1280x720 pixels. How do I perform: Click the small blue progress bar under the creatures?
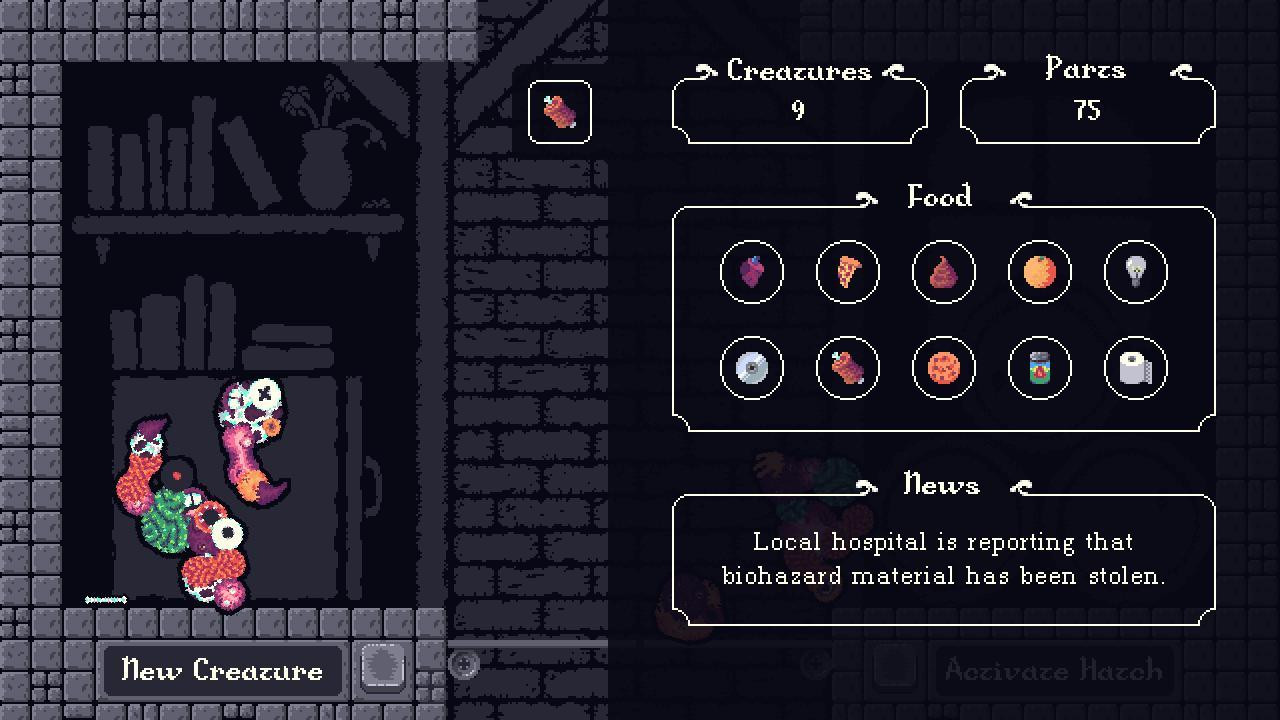tap(104, 600)
